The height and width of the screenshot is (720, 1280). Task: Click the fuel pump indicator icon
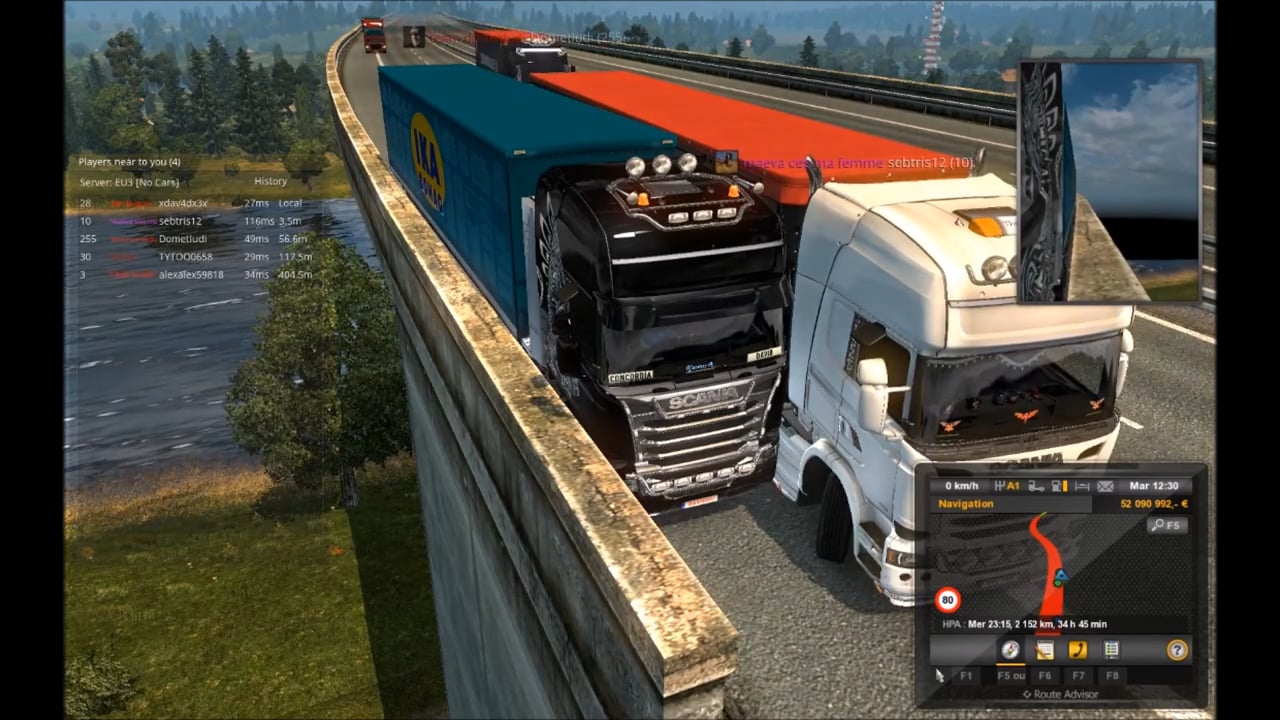[x=1058, y=486]
